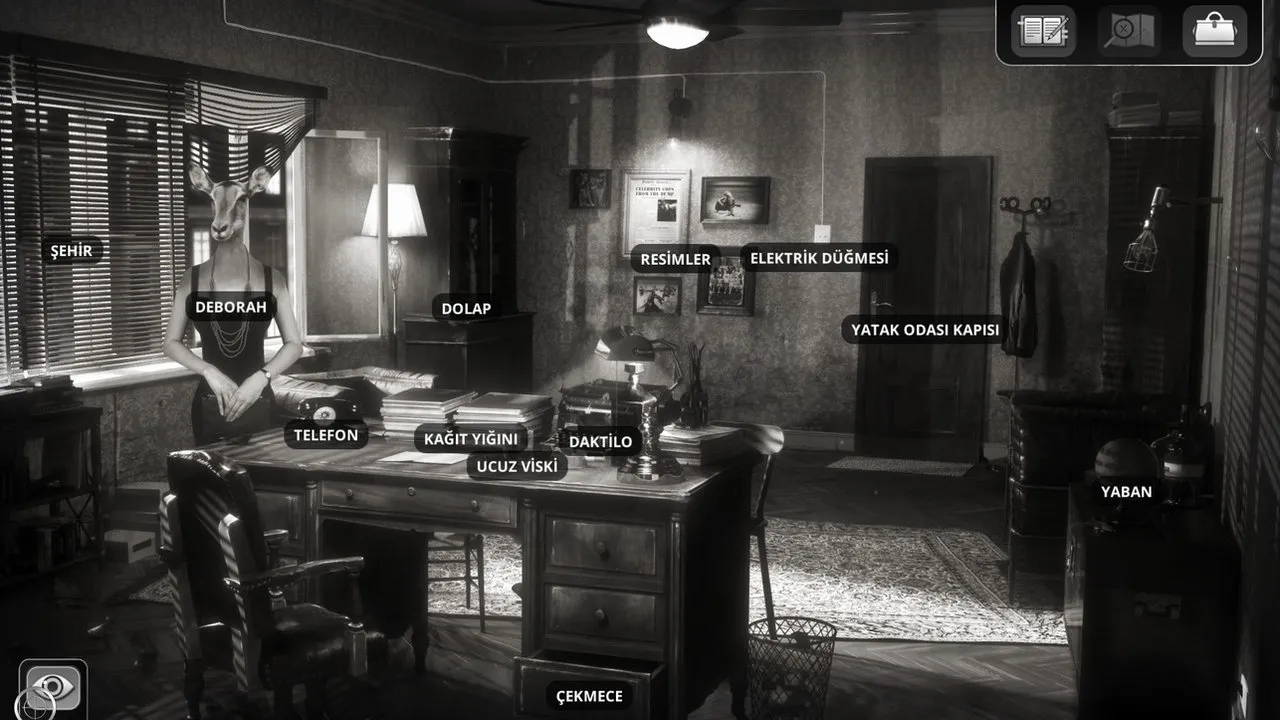
Task: Click the YABAN hotspot label
Action: (x=1126, y=492)
